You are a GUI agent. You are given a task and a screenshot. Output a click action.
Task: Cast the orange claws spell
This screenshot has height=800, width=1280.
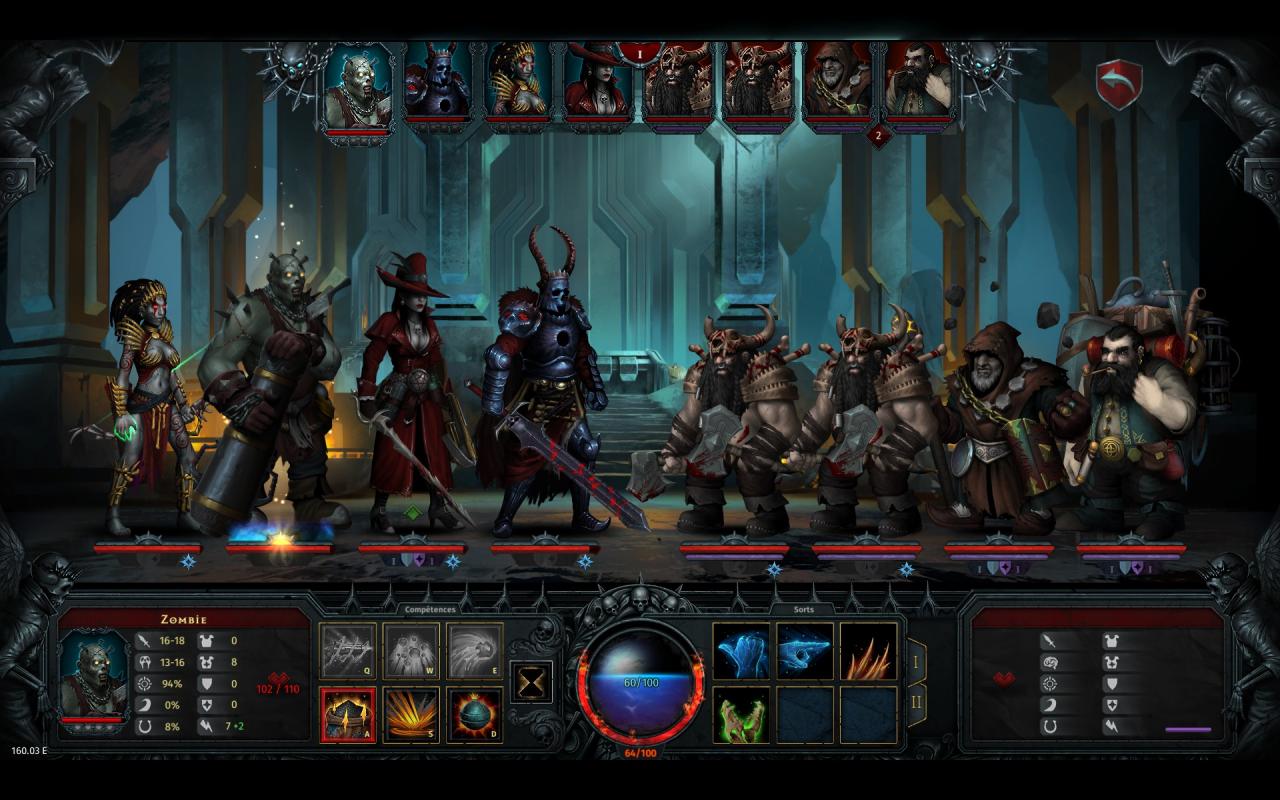tap(868, 651)
